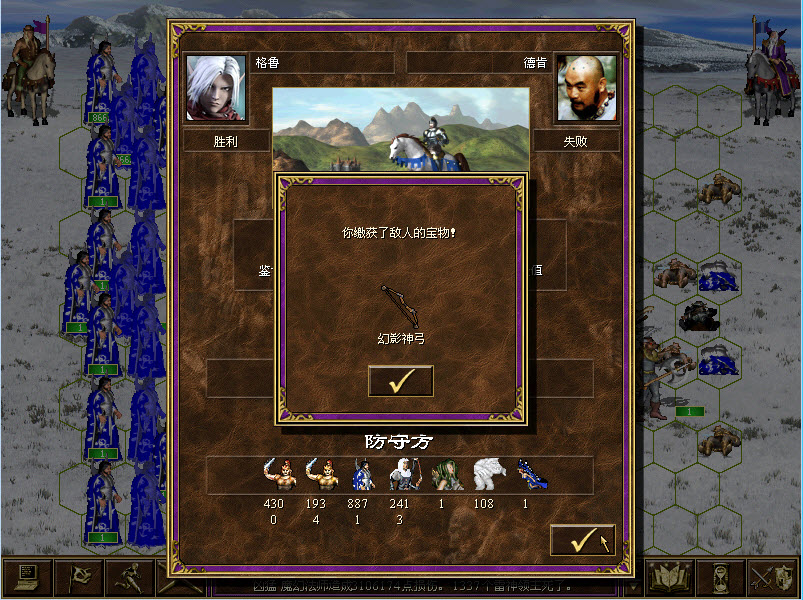Select the defend sword-and-shield button
The height and width of the screenshot is (600, 803).
coord(775,578)
